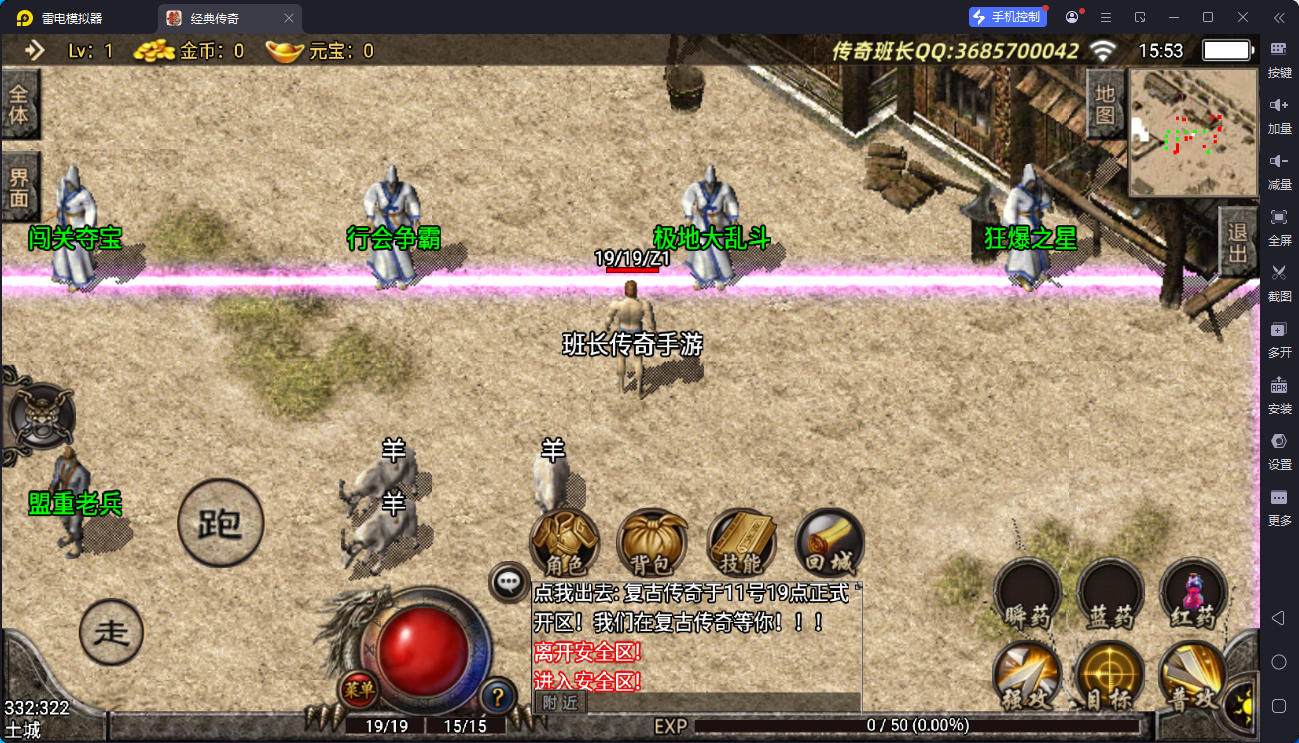Use the 红药 red potion slot
Viewport: 1299px width, 743px height.
1193,596
